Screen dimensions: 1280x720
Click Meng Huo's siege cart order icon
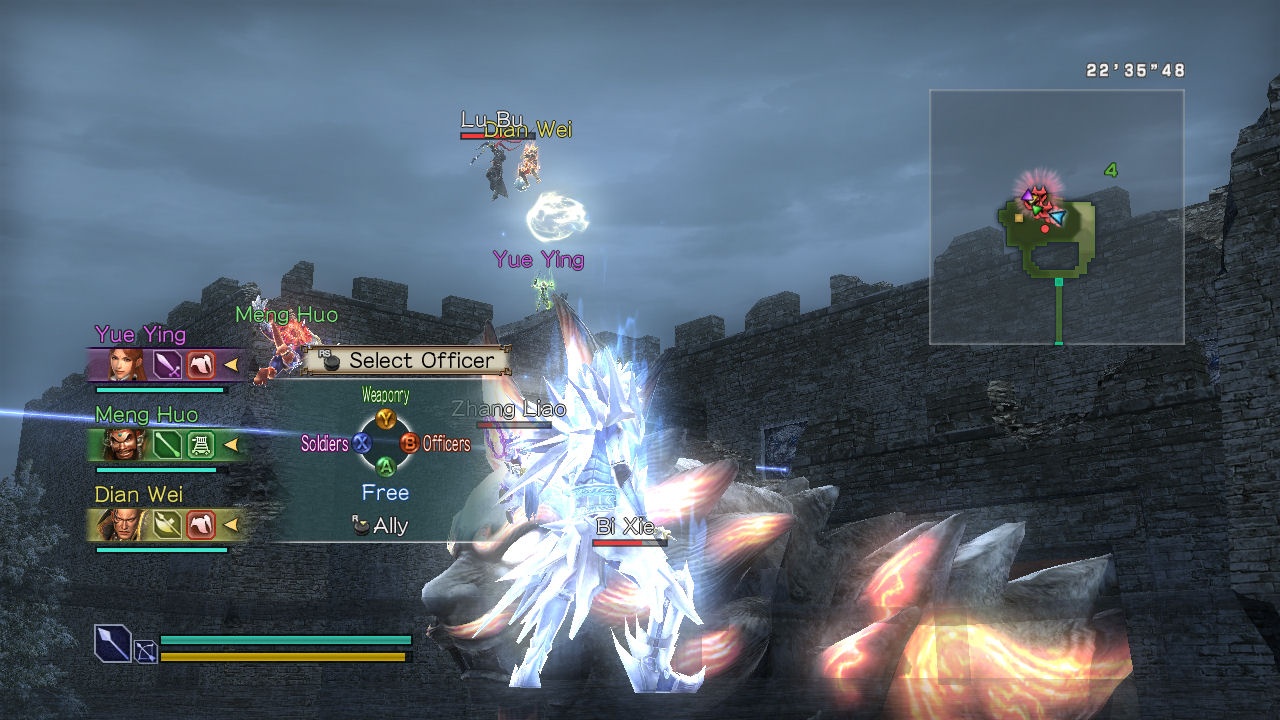coord(201,444)
